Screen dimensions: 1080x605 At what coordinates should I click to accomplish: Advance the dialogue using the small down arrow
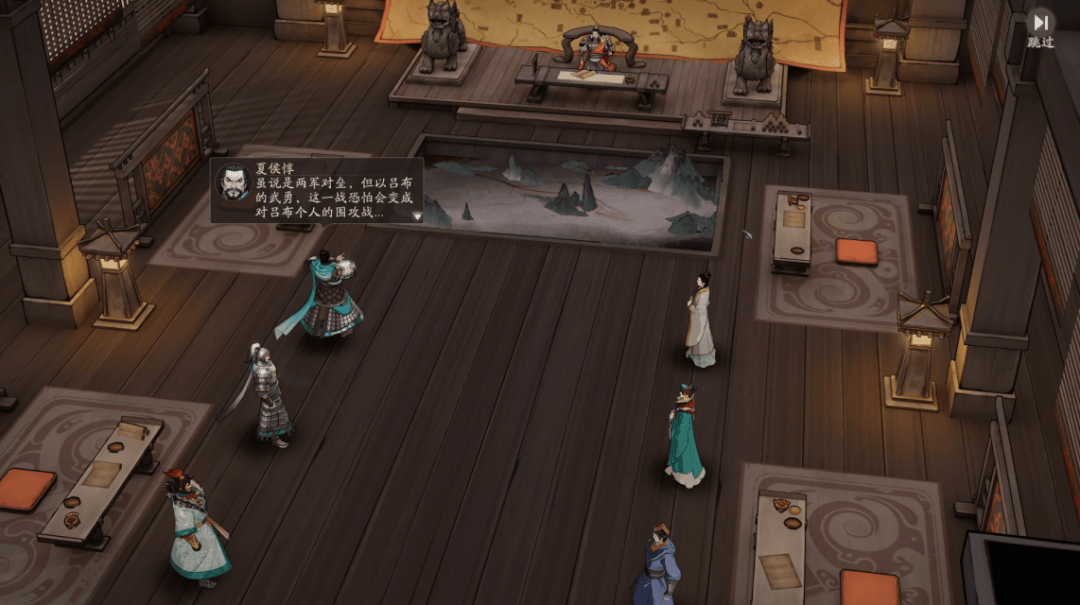tap(417, 215)
